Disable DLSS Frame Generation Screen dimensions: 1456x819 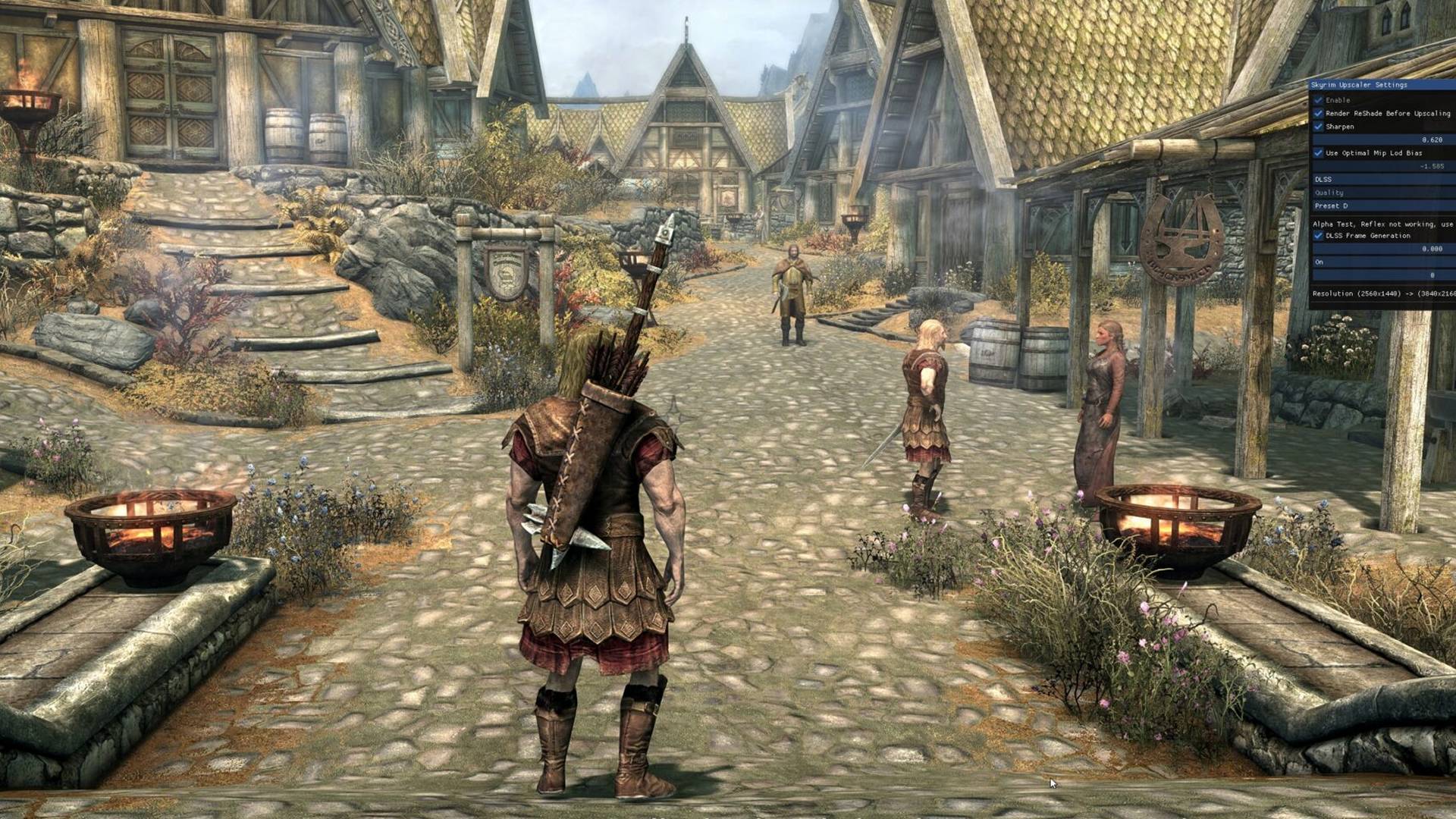(1317, 236)
